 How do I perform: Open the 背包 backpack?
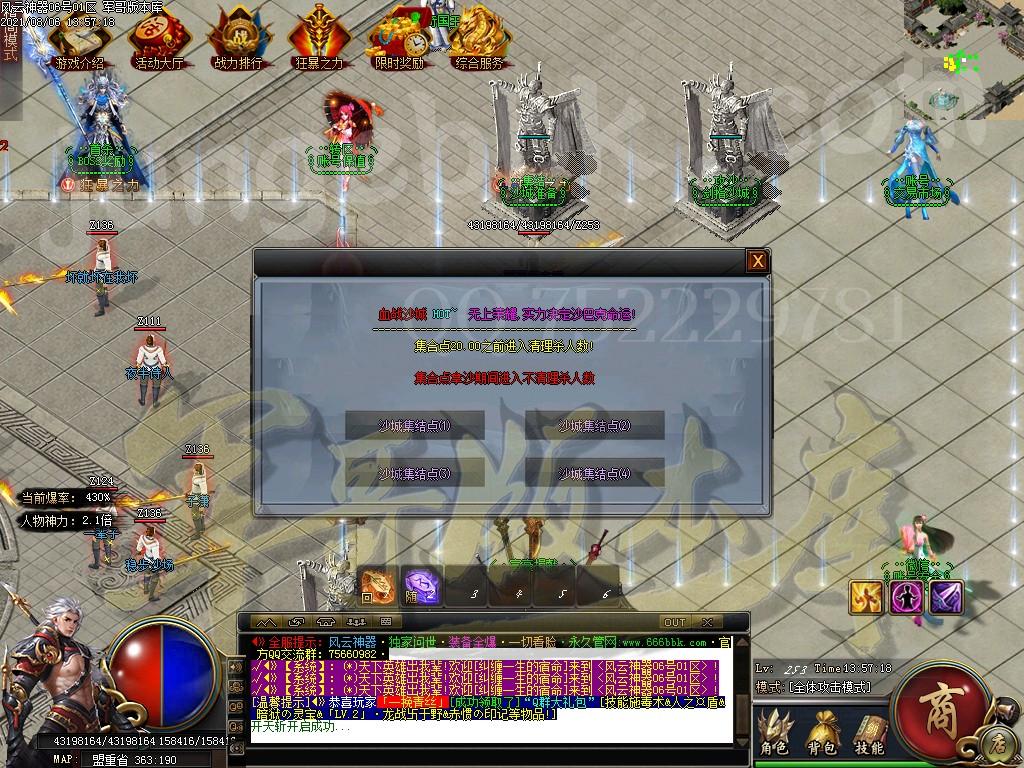(823, 732)
